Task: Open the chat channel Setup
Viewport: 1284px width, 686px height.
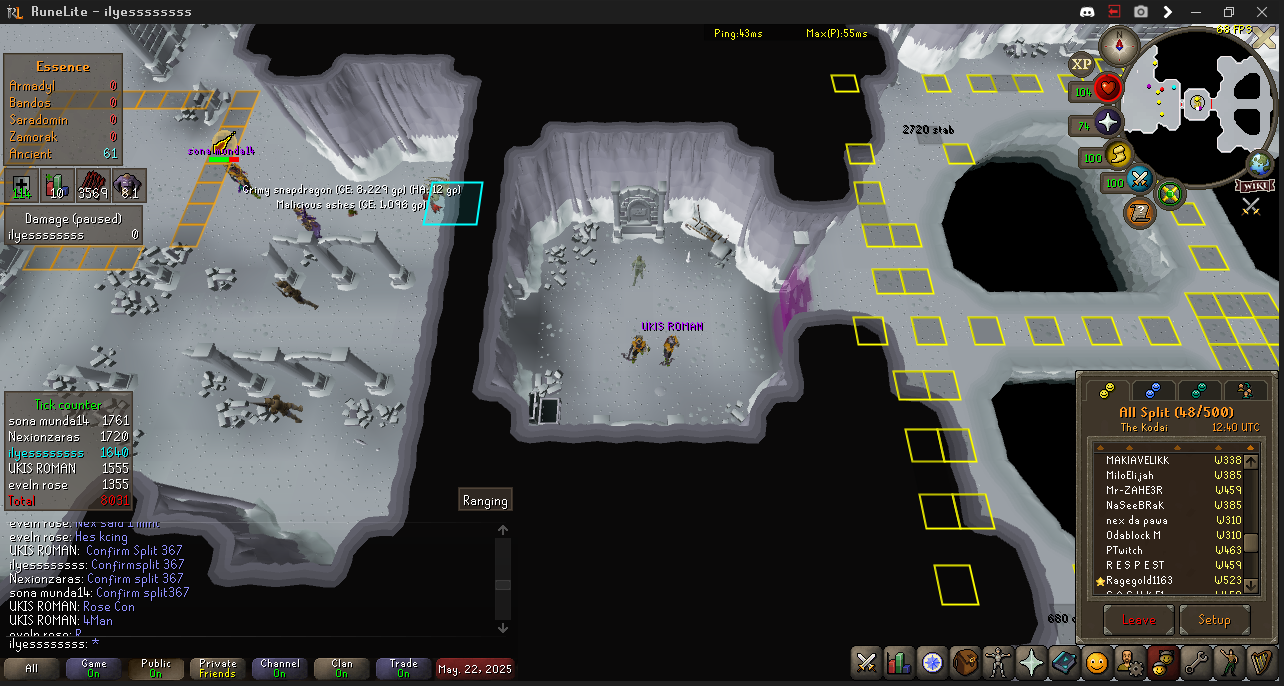Action: click(x=1214, y=620)
